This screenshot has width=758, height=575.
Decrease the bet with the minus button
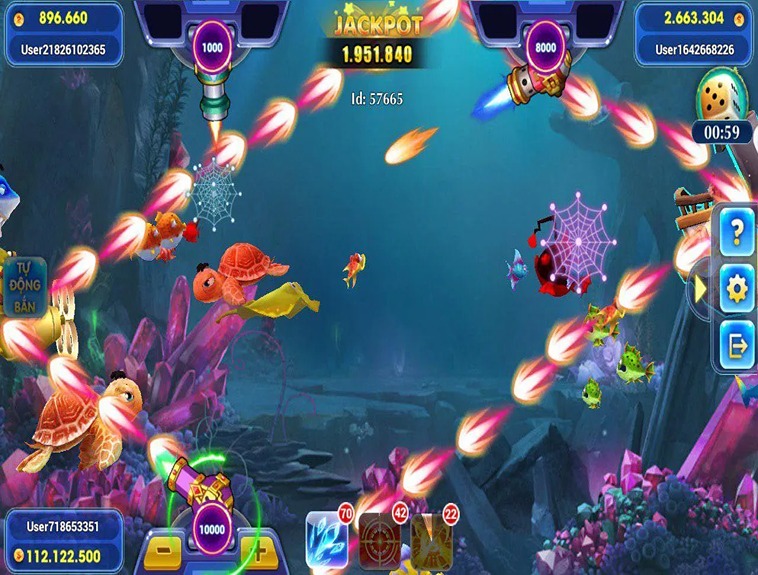(x=163, y=551)
